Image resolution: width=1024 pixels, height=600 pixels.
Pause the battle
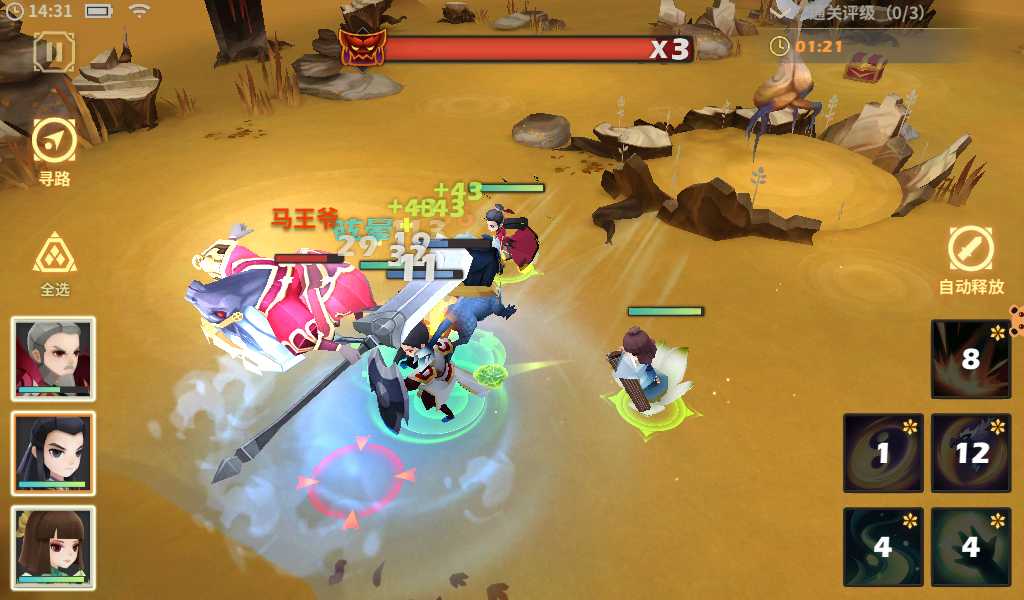click(x=54, y=51)
